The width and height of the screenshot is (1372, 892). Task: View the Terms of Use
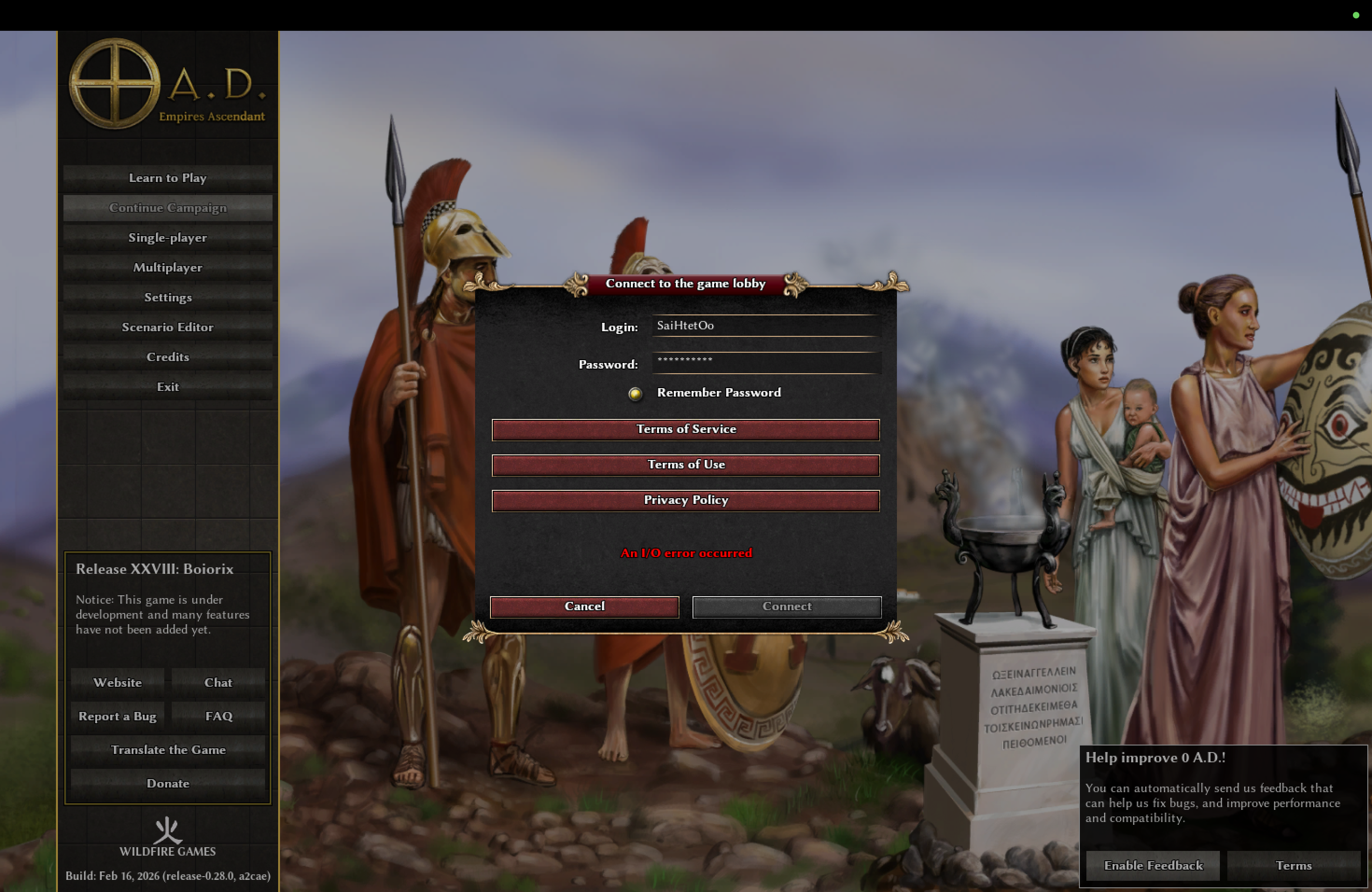point(686,465)
